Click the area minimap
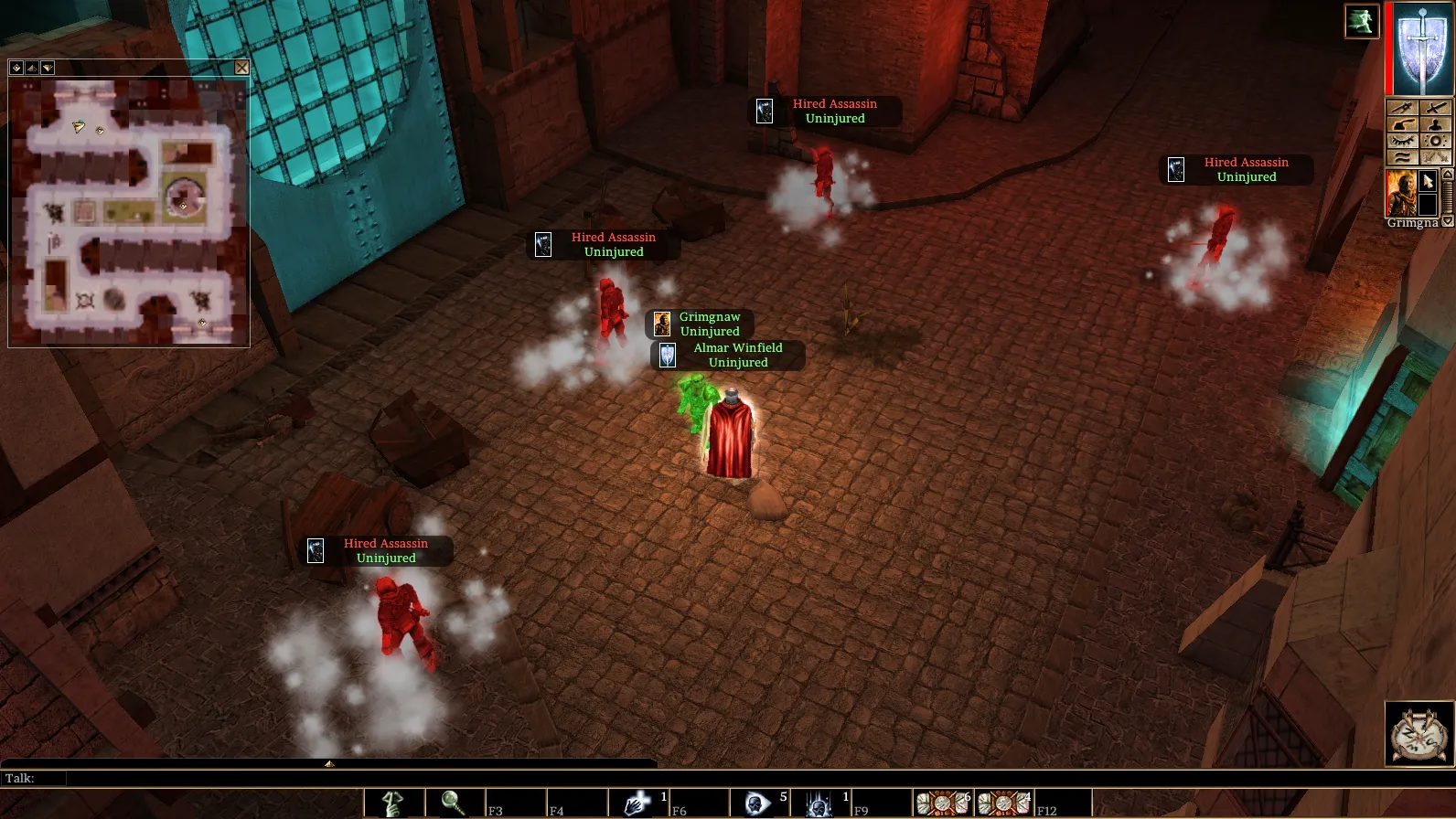This screenshot has width=1456, height=819. pyautogui.click(x=129, y=211)
